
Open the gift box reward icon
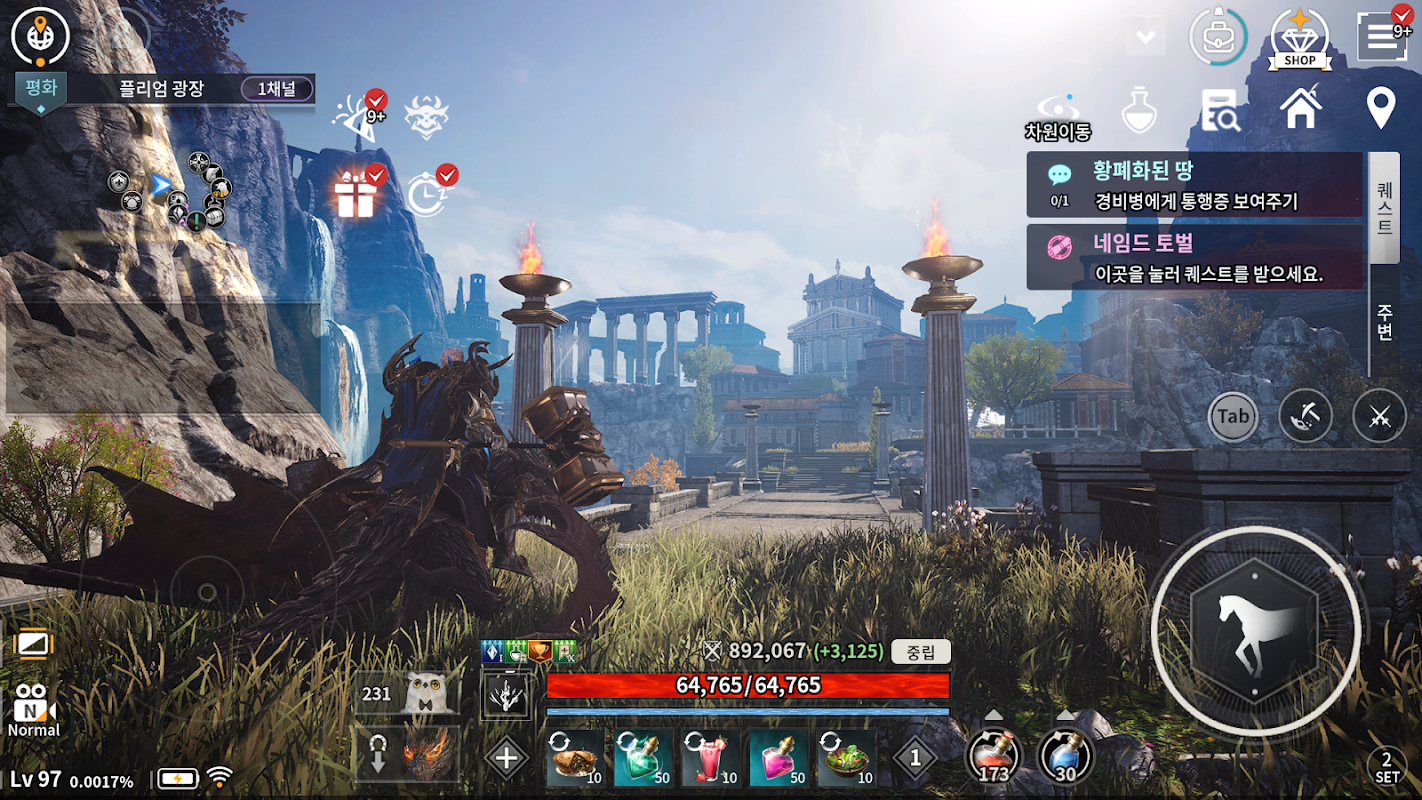[x=355, y=195]
